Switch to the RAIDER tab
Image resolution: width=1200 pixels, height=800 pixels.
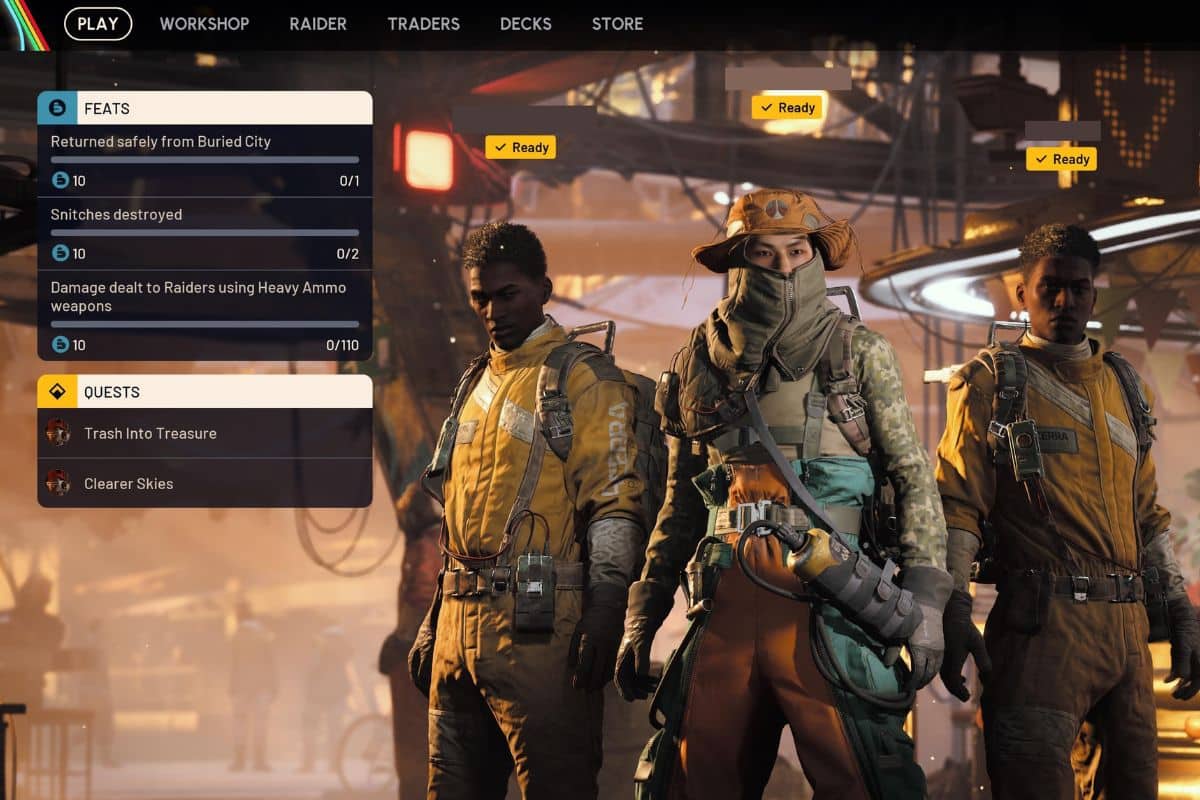(x=318, y=24)
